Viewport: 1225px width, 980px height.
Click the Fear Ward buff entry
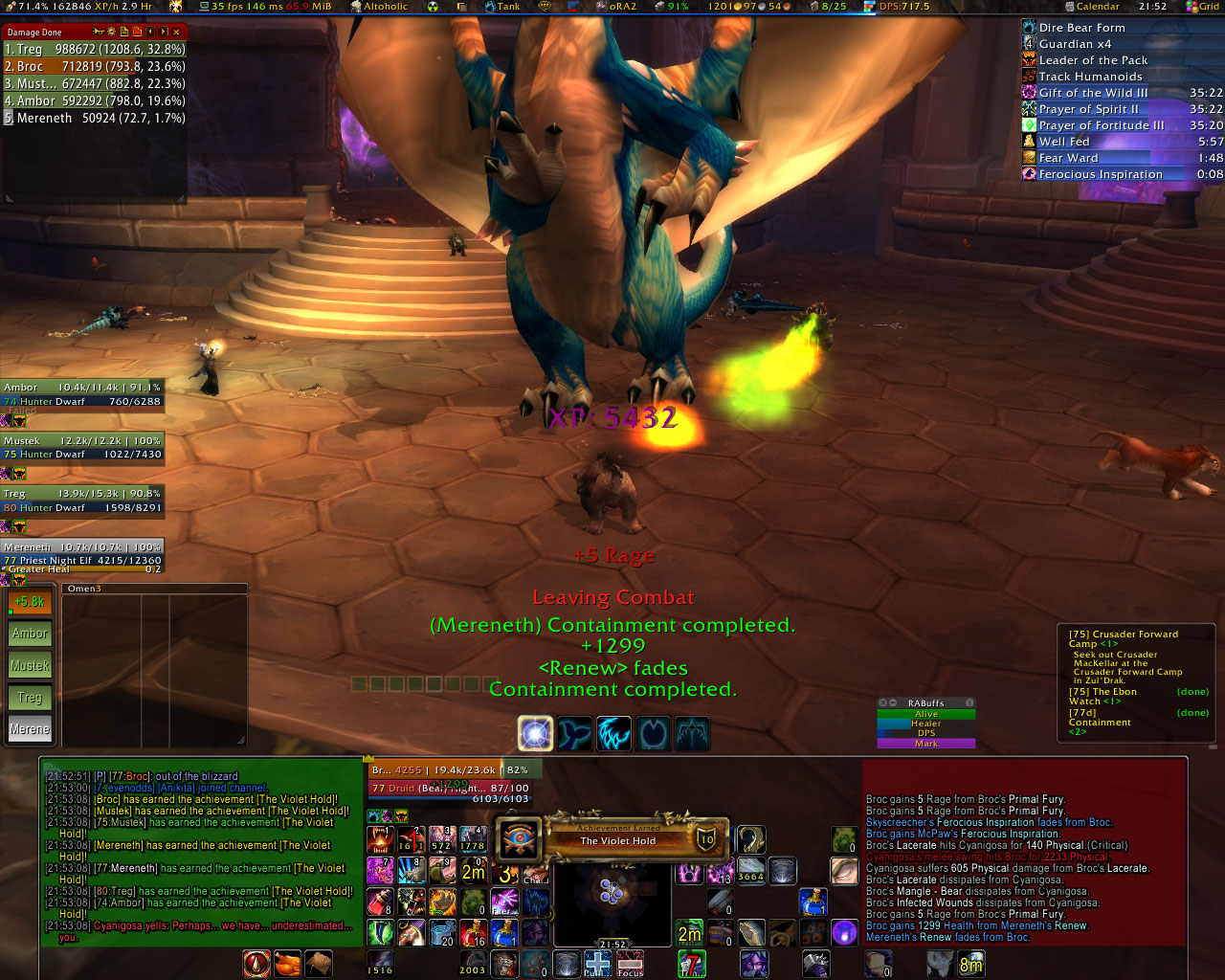1068,158
